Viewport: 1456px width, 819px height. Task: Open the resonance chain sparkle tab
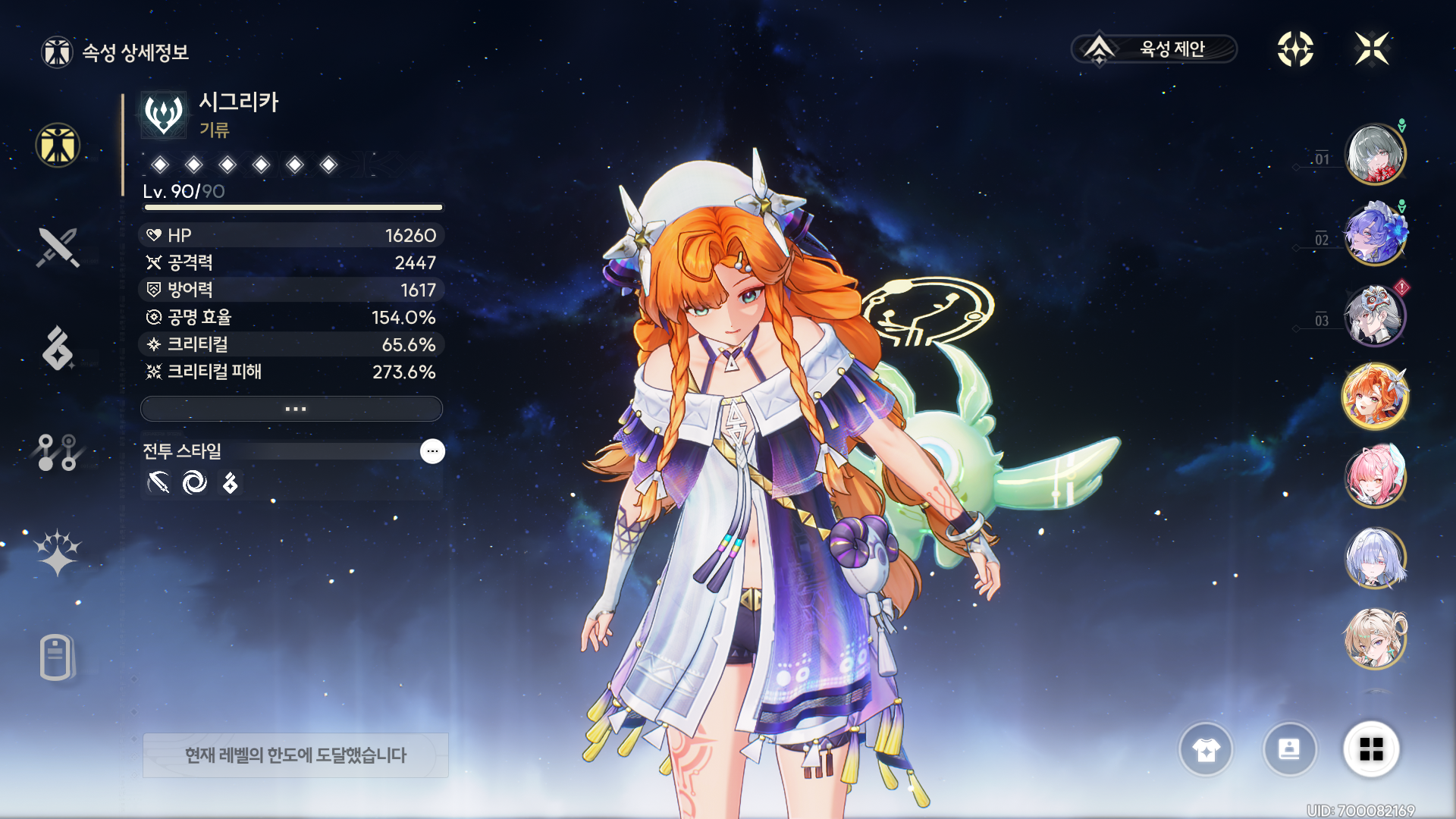pyautogui.click(x=58, y=552)
